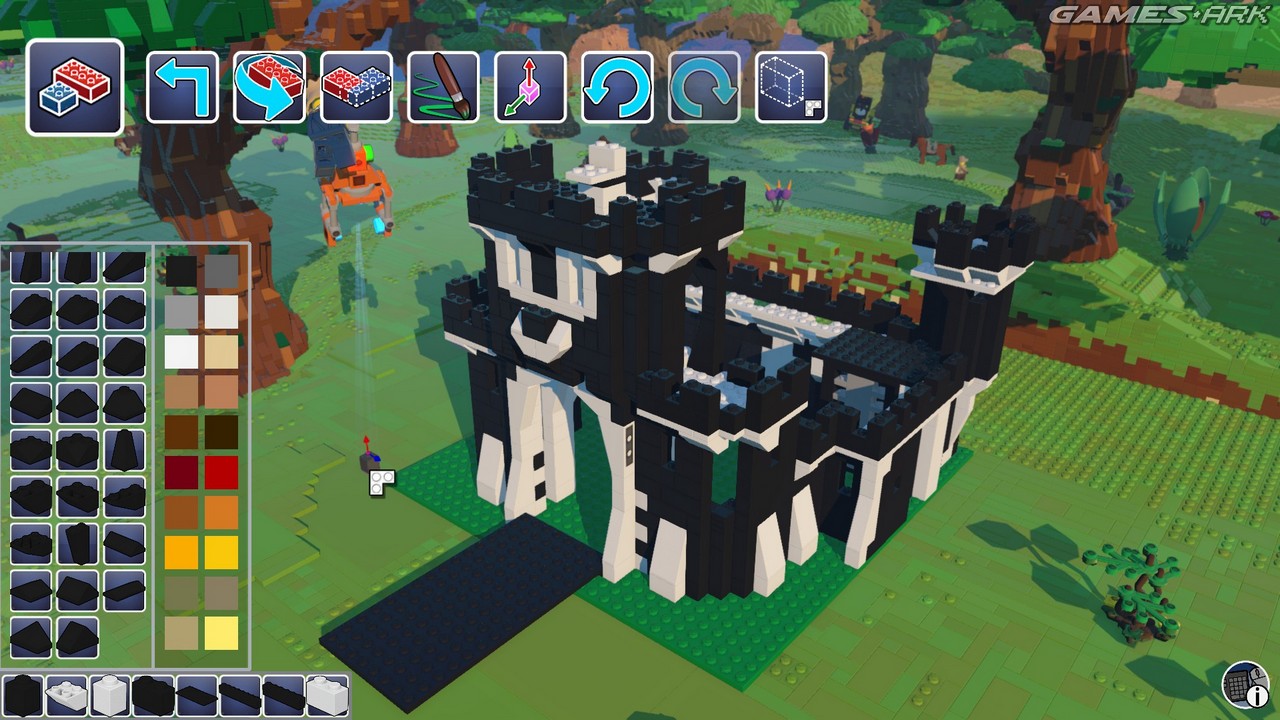The image size is (1280, 720).
Task: Pick the bright yellow color swatch
Action: 221,552
